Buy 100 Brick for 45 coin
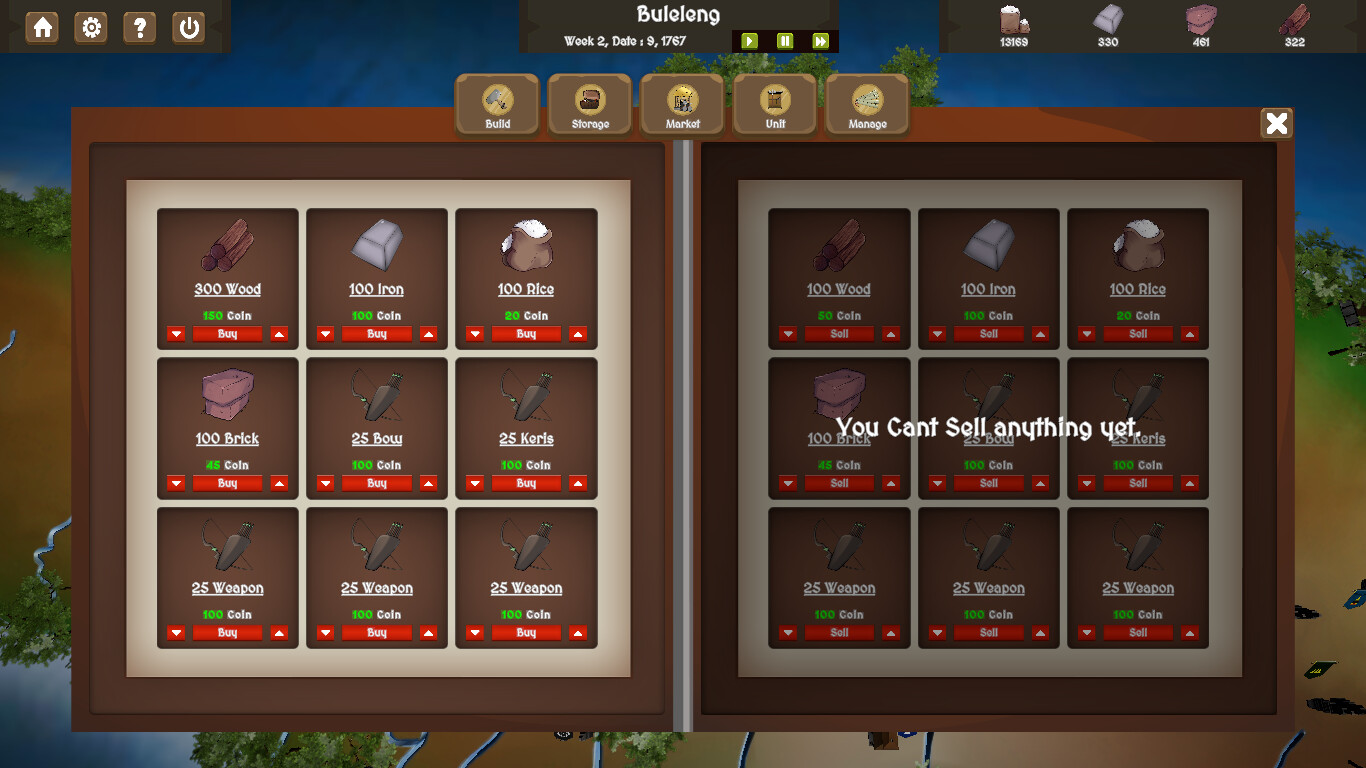 (227, 483)
